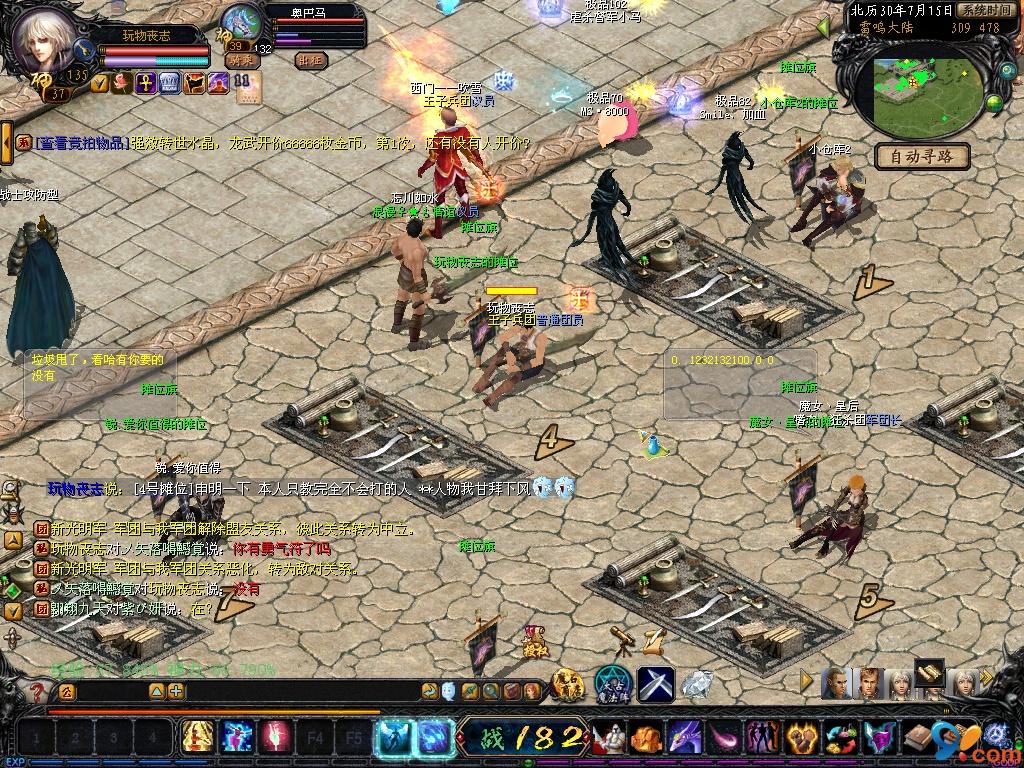The image size is (1024, 768).
Task: Click the green globe orb beside minimap
Action: tap(994, 102)
